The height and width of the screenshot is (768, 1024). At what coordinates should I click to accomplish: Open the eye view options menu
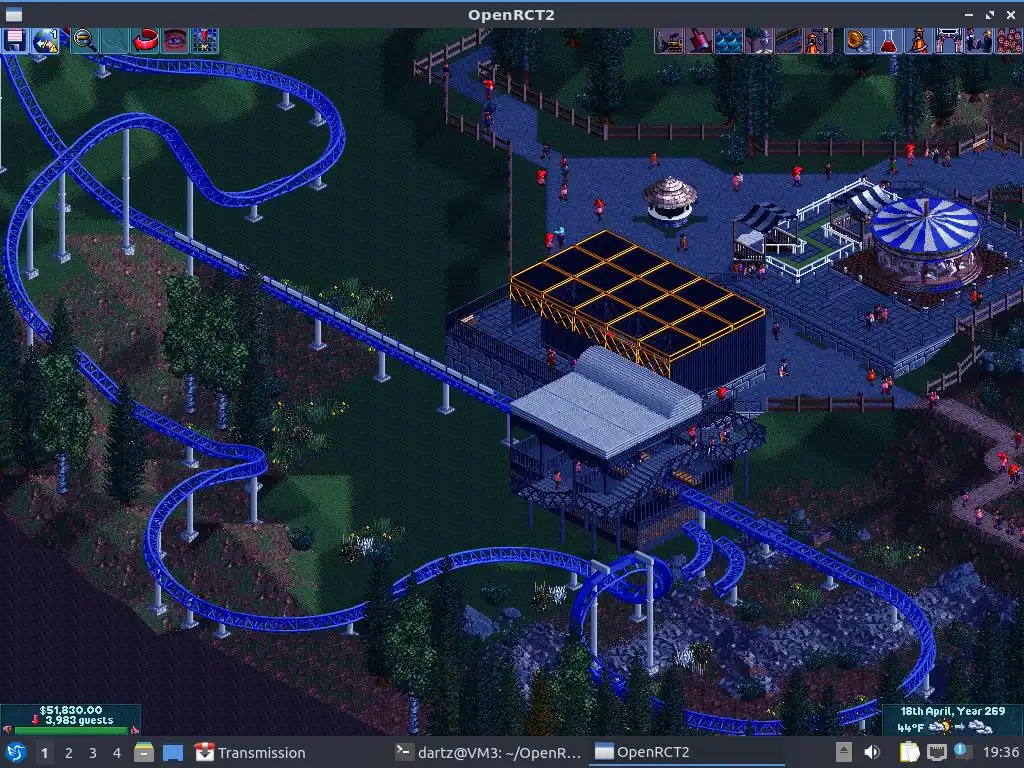[x=175, y=40]
